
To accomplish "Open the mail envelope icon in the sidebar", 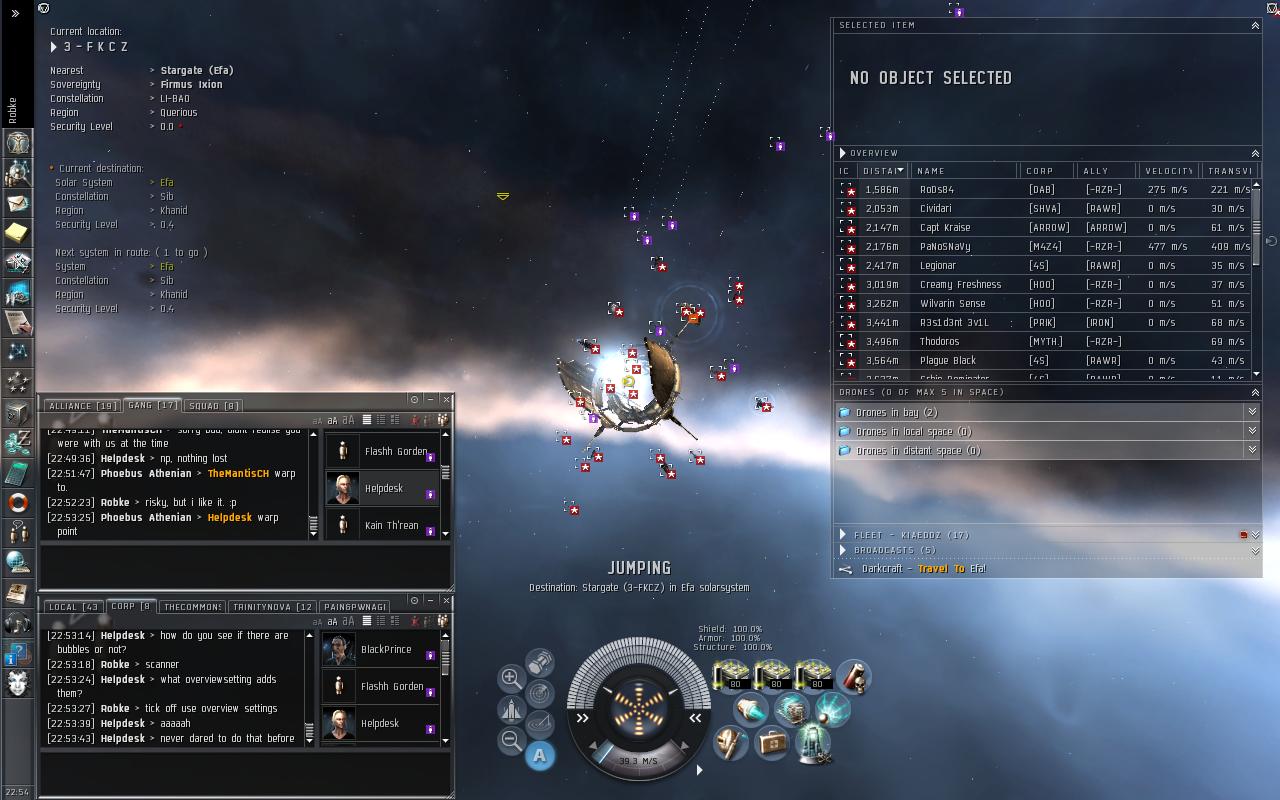I will pos(18,203).
